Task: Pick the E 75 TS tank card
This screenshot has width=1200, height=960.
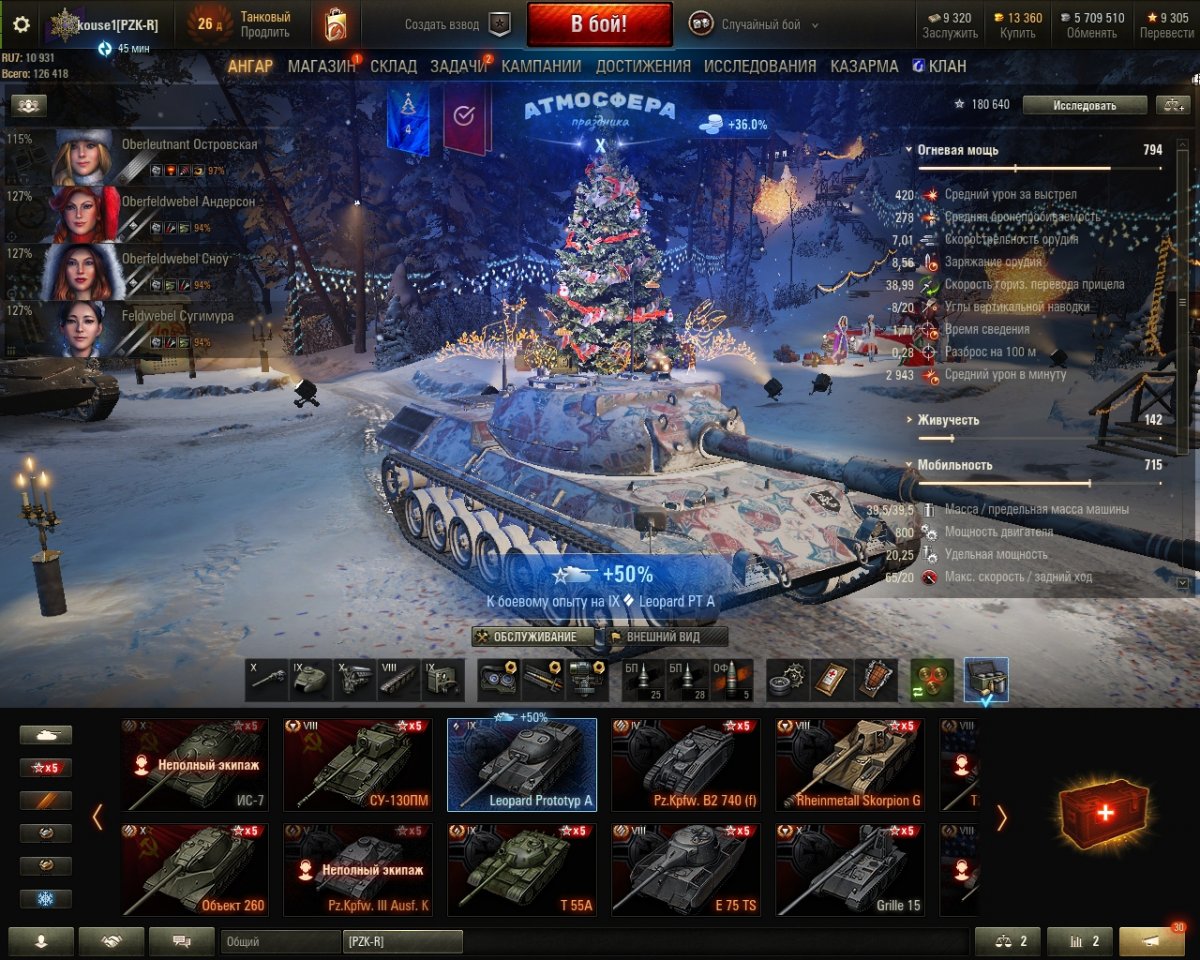Action: (686, 869)
